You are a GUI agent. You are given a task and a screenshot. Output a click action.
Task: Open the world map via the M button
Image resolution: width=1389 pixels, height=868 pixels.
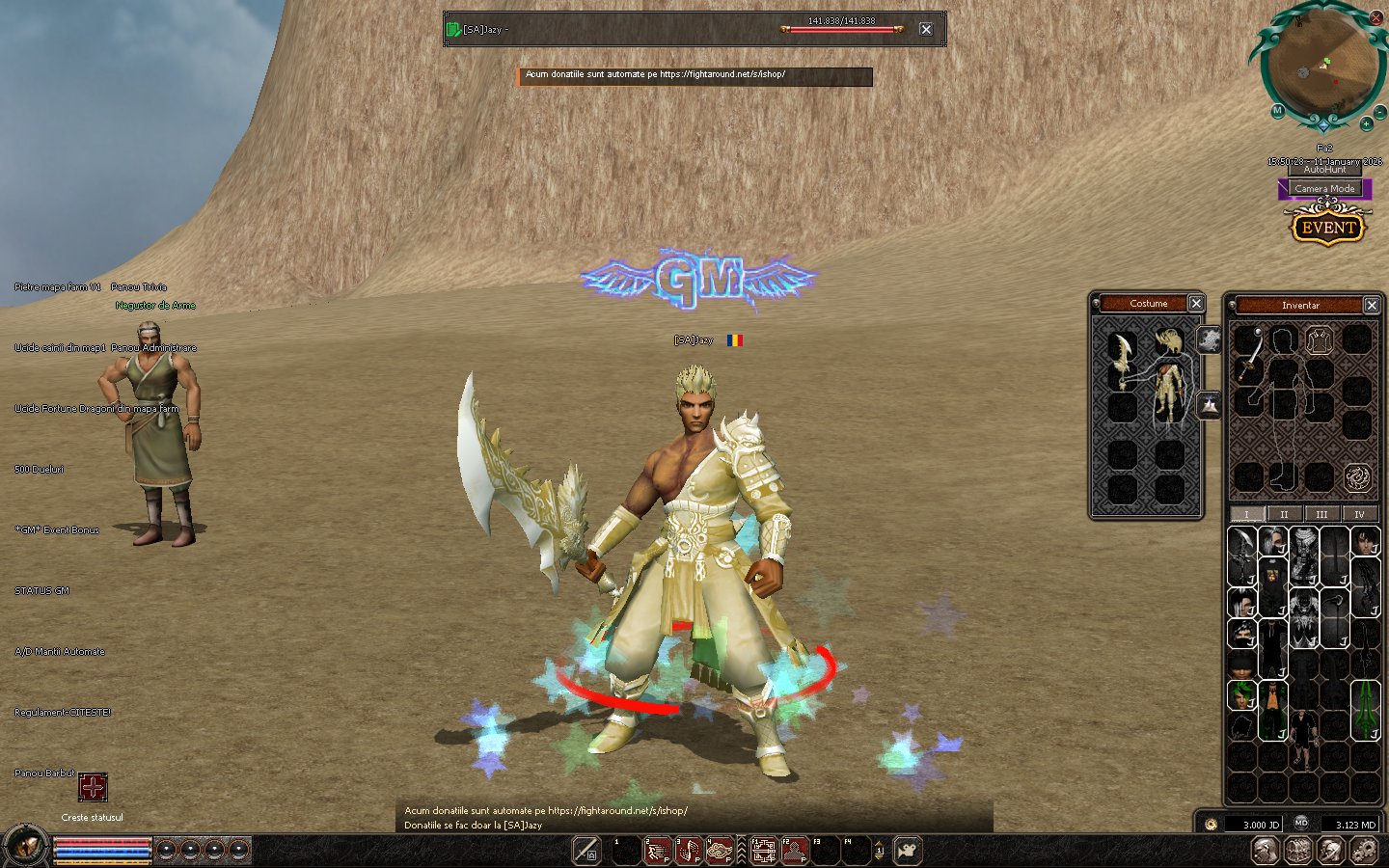point(1277,111)
